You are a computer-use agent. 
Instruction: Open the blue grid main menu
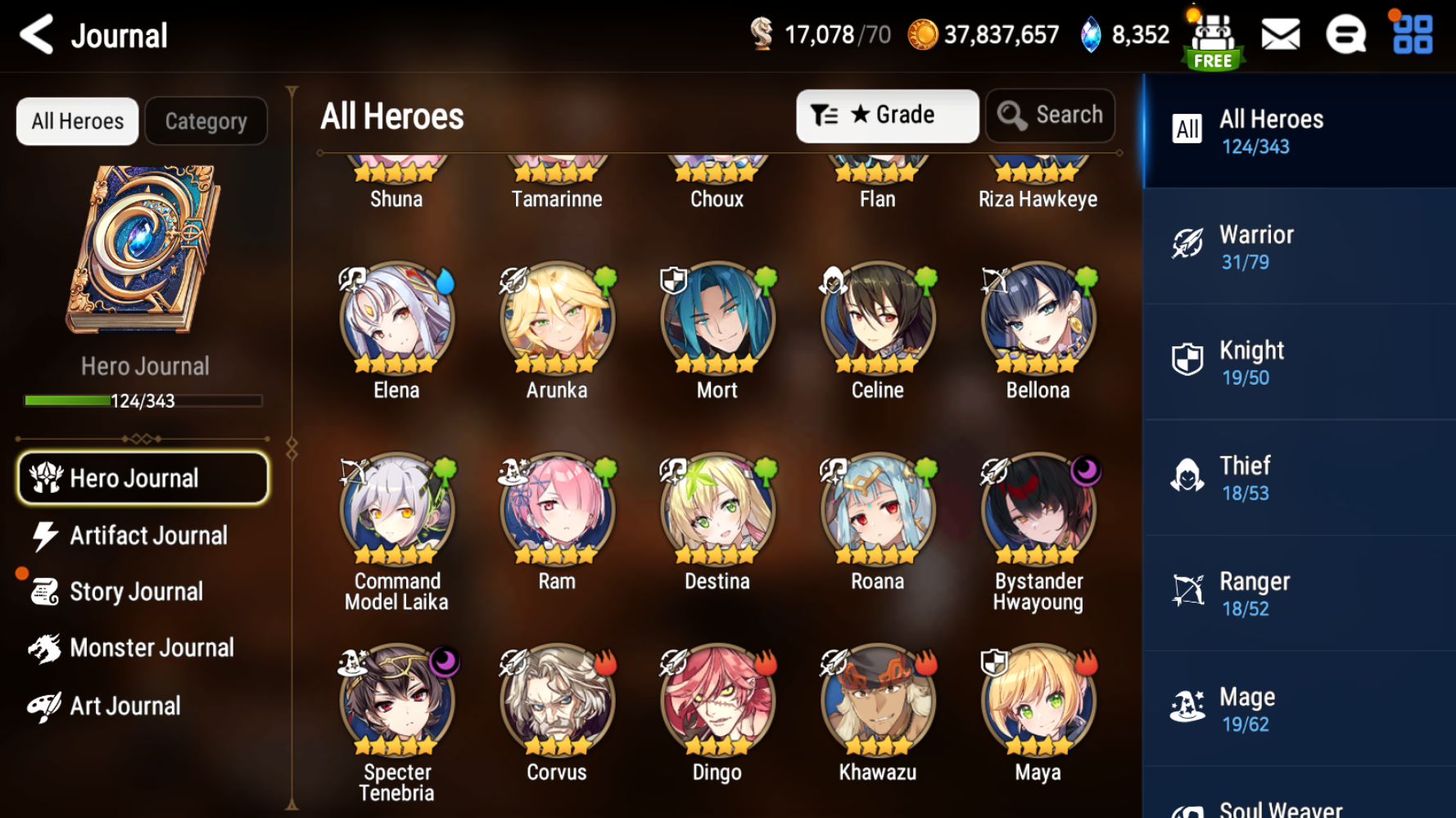click(1413, 35)
